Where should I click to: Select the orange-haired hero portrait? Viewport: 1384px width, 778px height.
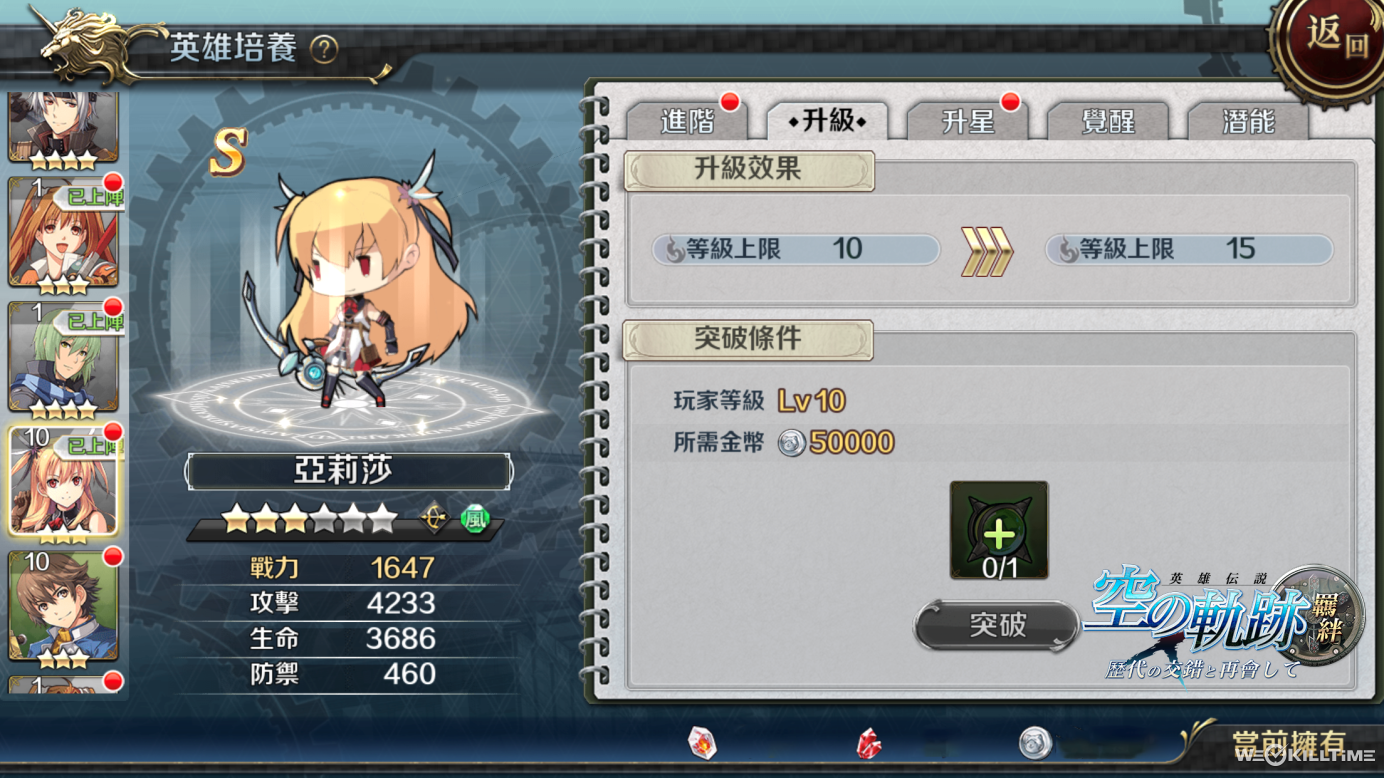[63, 232]
